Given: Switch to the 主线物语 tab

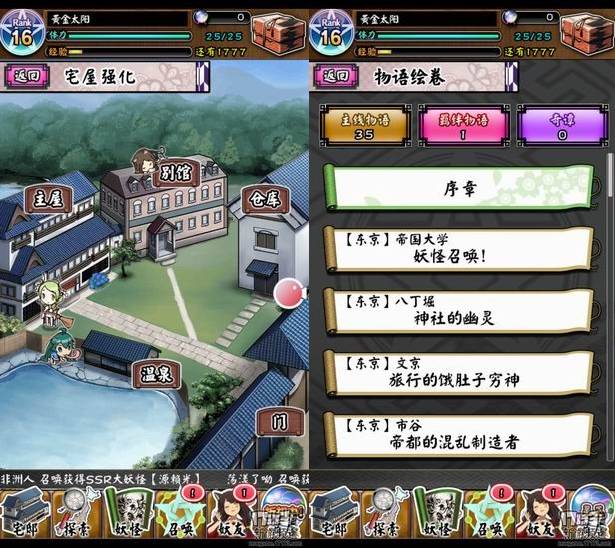Looking at the screenshot, I should pyautogui.click(x=364, y=127).
